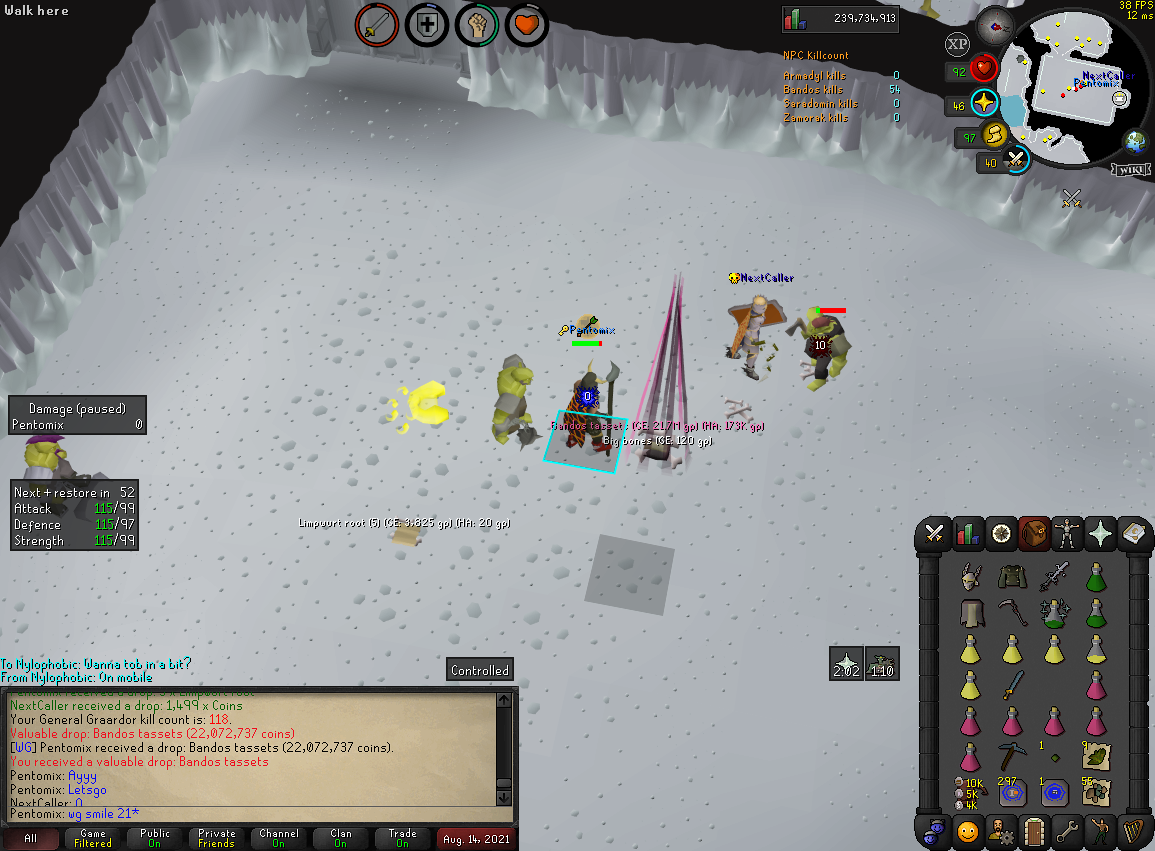Open the Music Player harp tab
1155x851 pixels.
click(x=1133, y=831)
